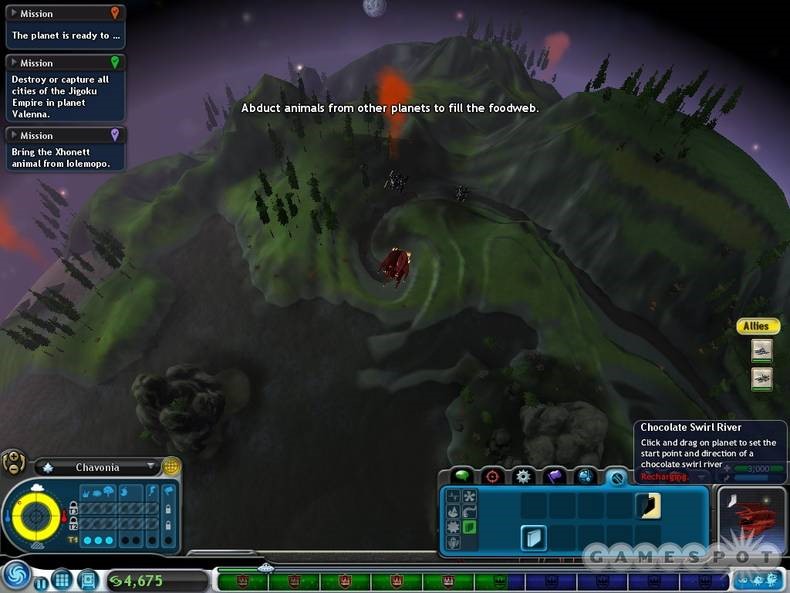The image size is (790, 593).
Task: Select the purple flag colonization tab
Action: (x=554, y=475)
